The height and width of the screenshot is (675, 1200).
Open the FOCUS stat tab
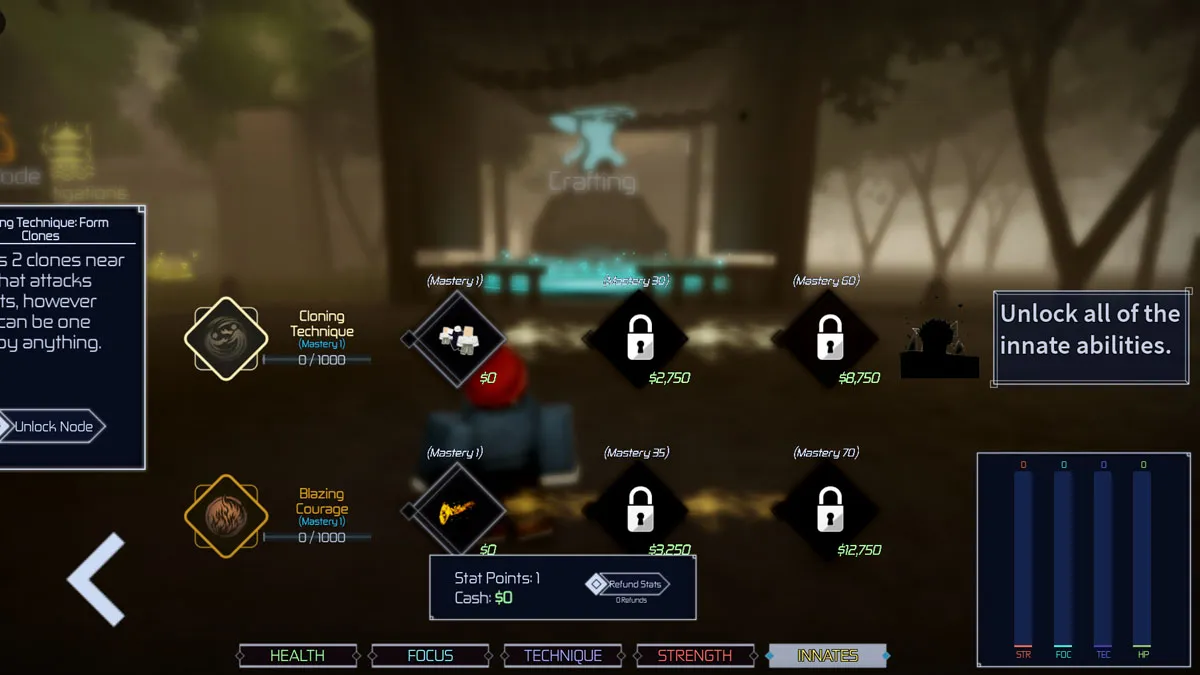tap(430, 656)
